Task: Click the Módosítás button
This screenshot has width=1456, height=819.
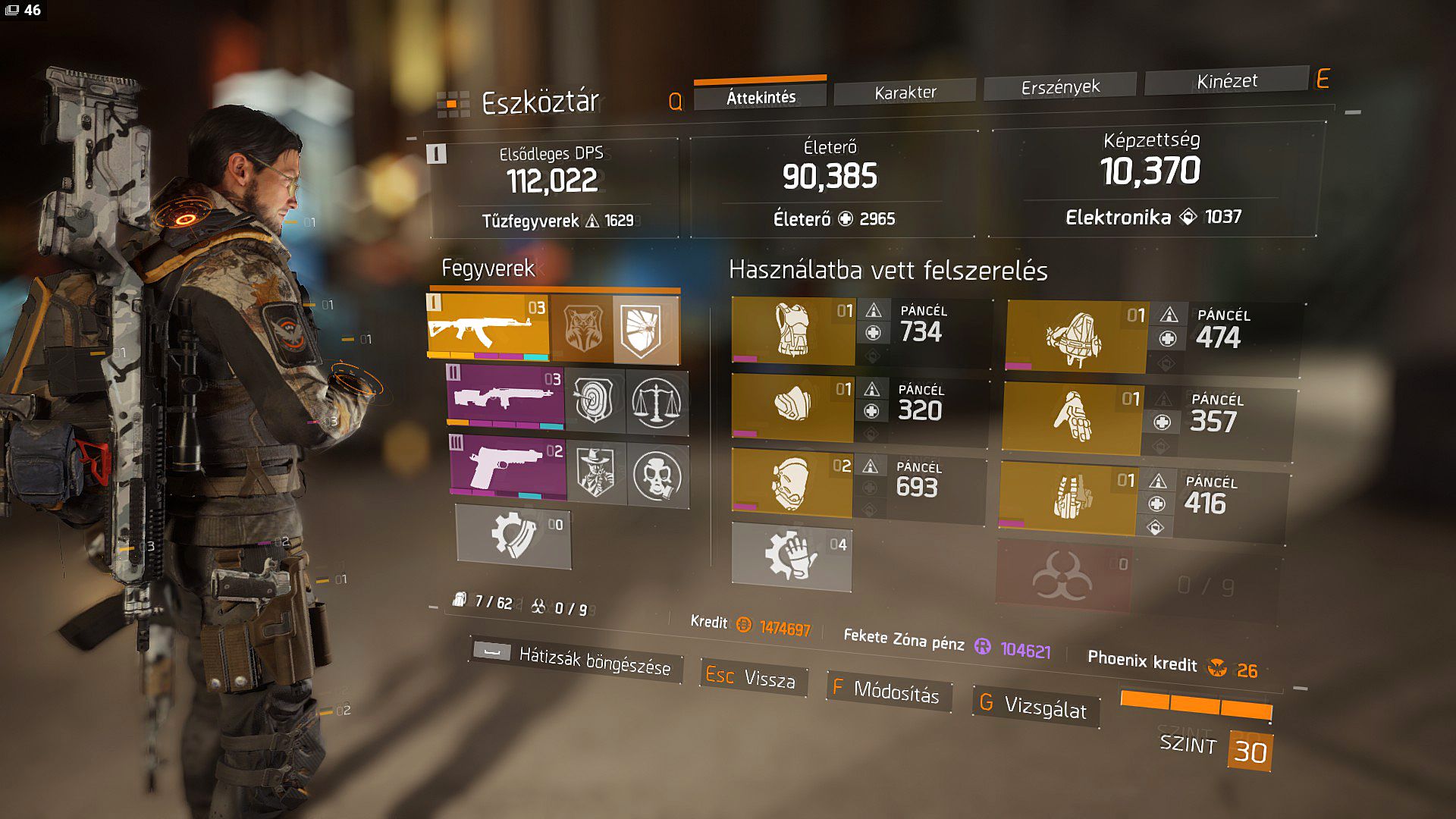Action: [x=886, y=691]
